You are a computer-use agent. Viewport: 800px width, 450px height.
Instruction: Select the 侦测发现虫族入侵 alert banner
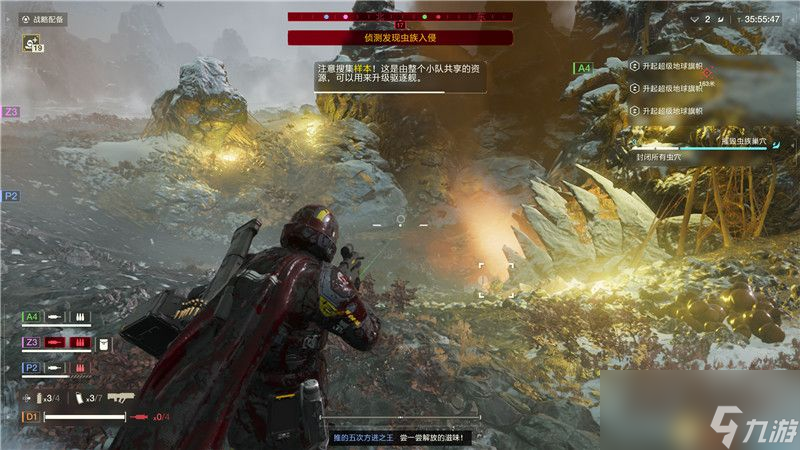(400, 38)
